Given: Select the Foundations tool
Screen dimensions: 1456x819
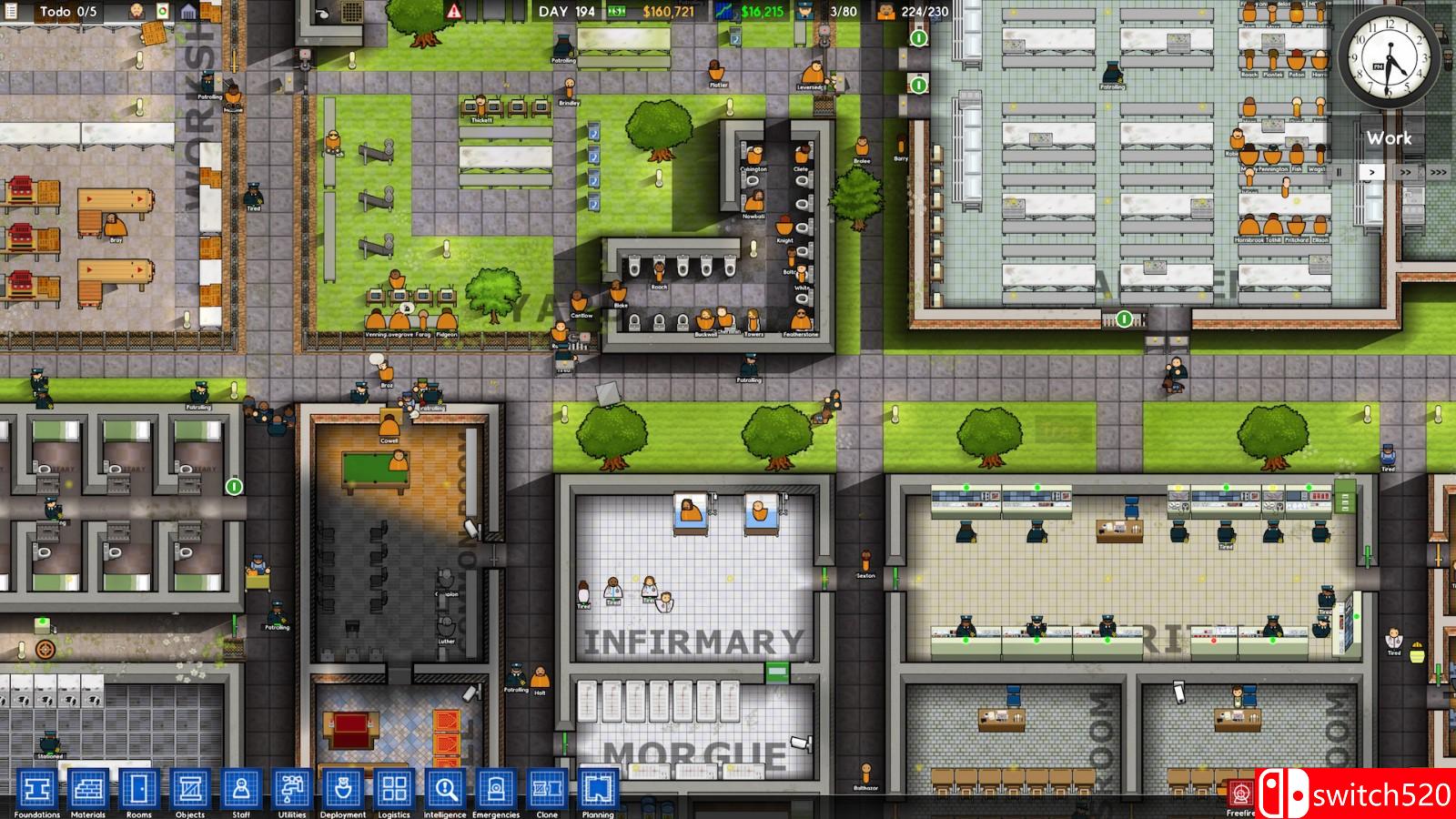Looking at the screenshot, I should pos(36,790).
